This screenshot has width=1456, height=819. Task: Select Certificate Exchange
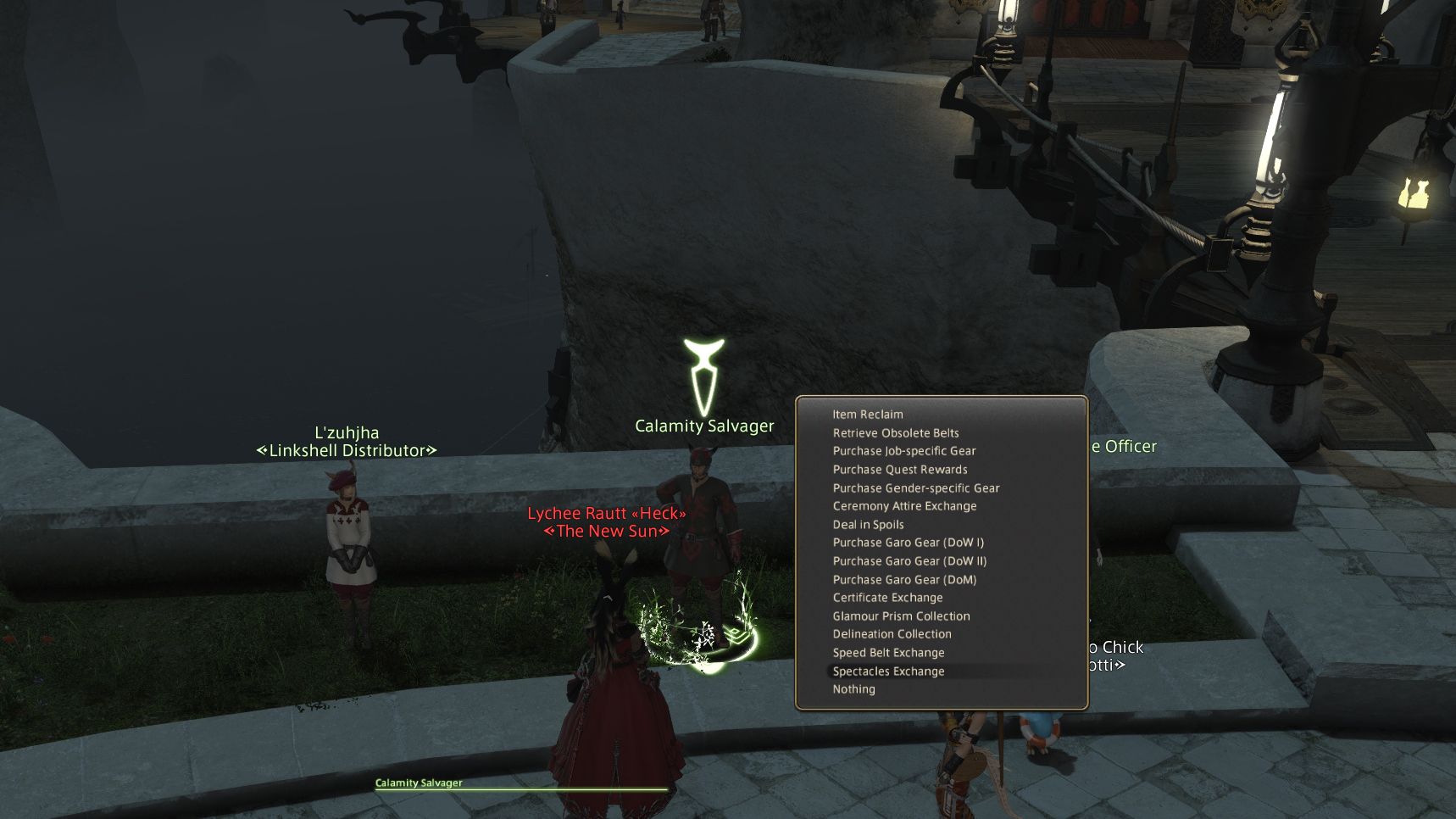point(887,598)
